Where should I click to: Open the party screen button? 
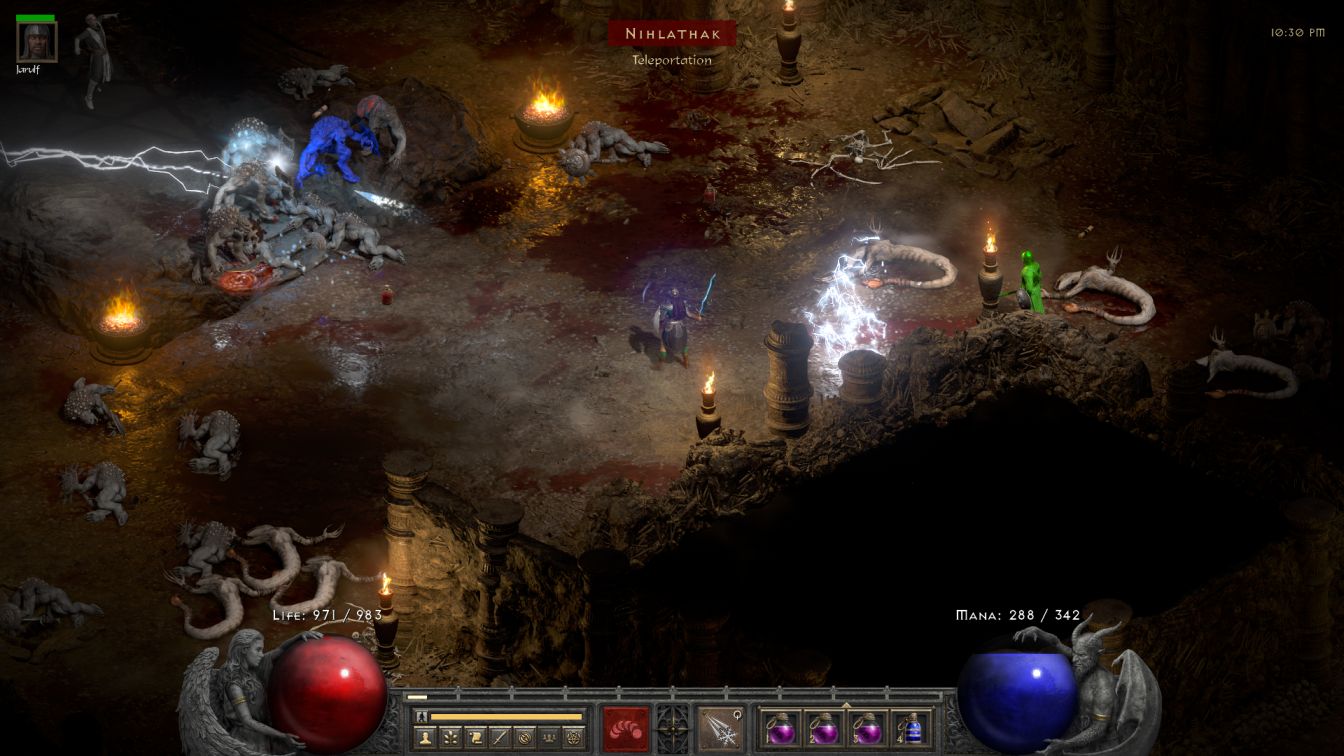548,738
